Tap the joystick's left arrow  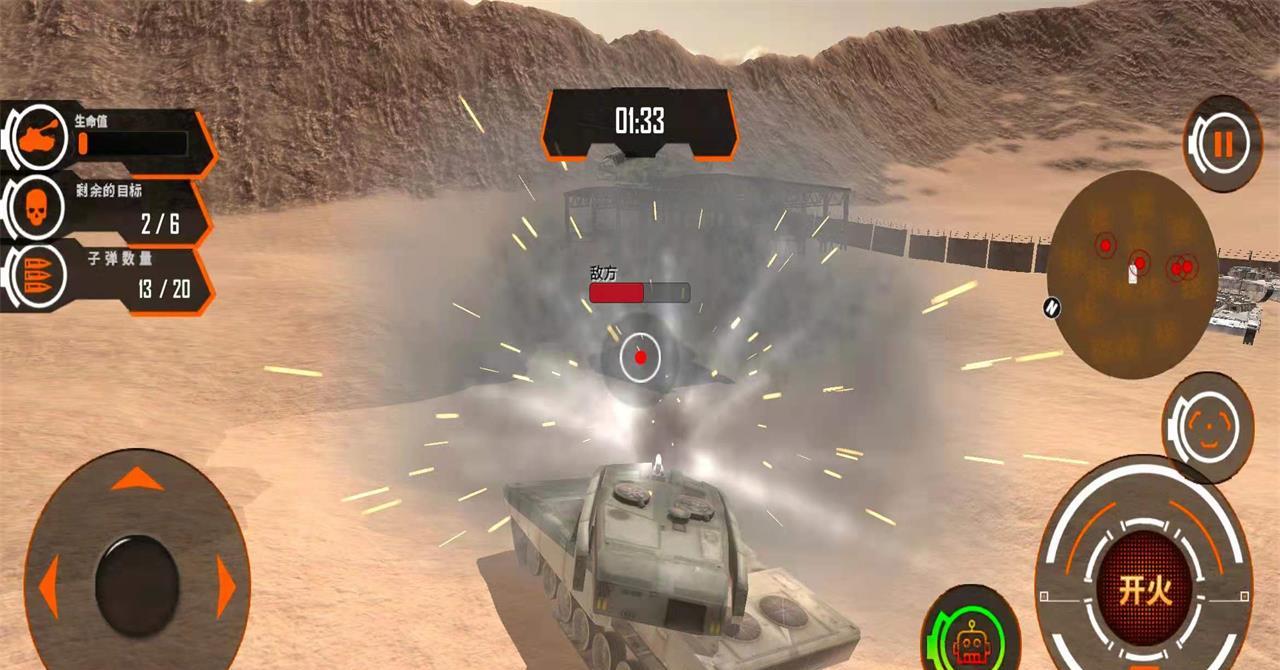(48, 590)
